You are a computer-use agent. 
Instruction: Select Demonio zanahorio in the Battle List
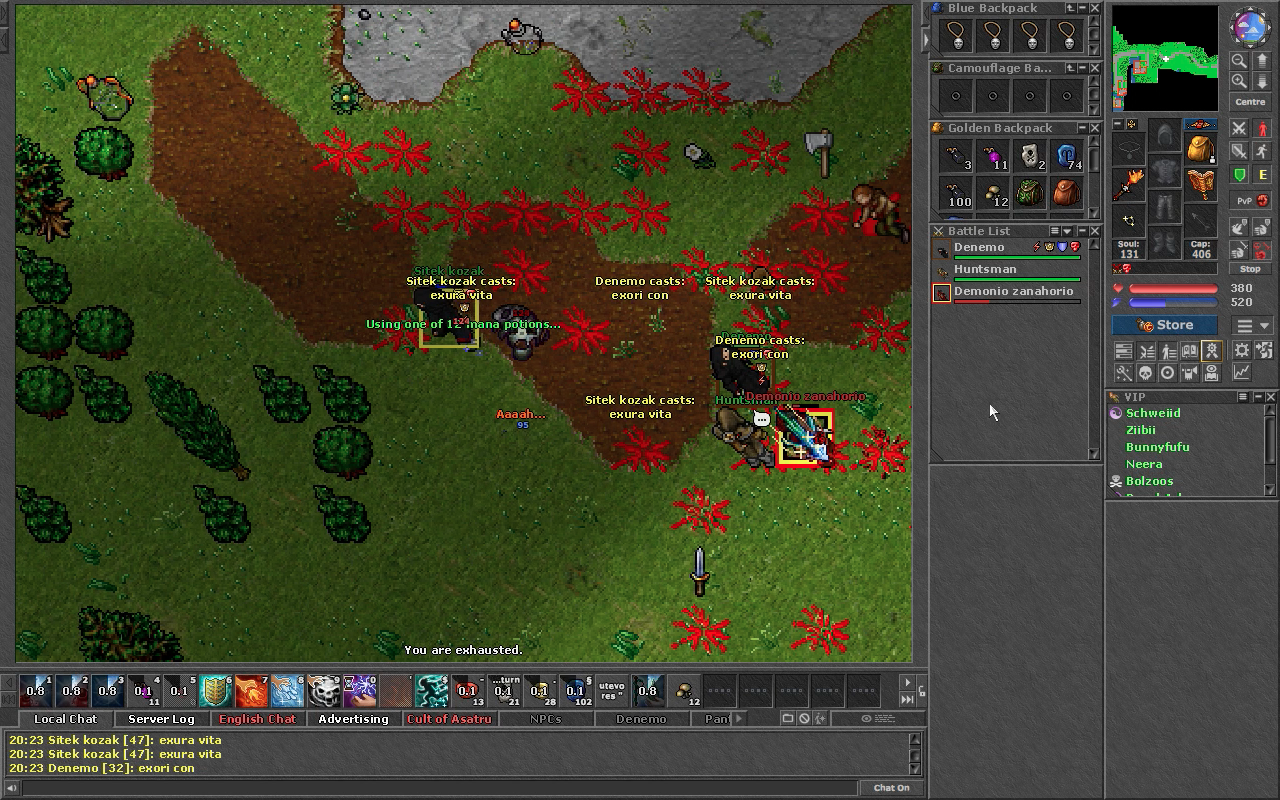1012,292
